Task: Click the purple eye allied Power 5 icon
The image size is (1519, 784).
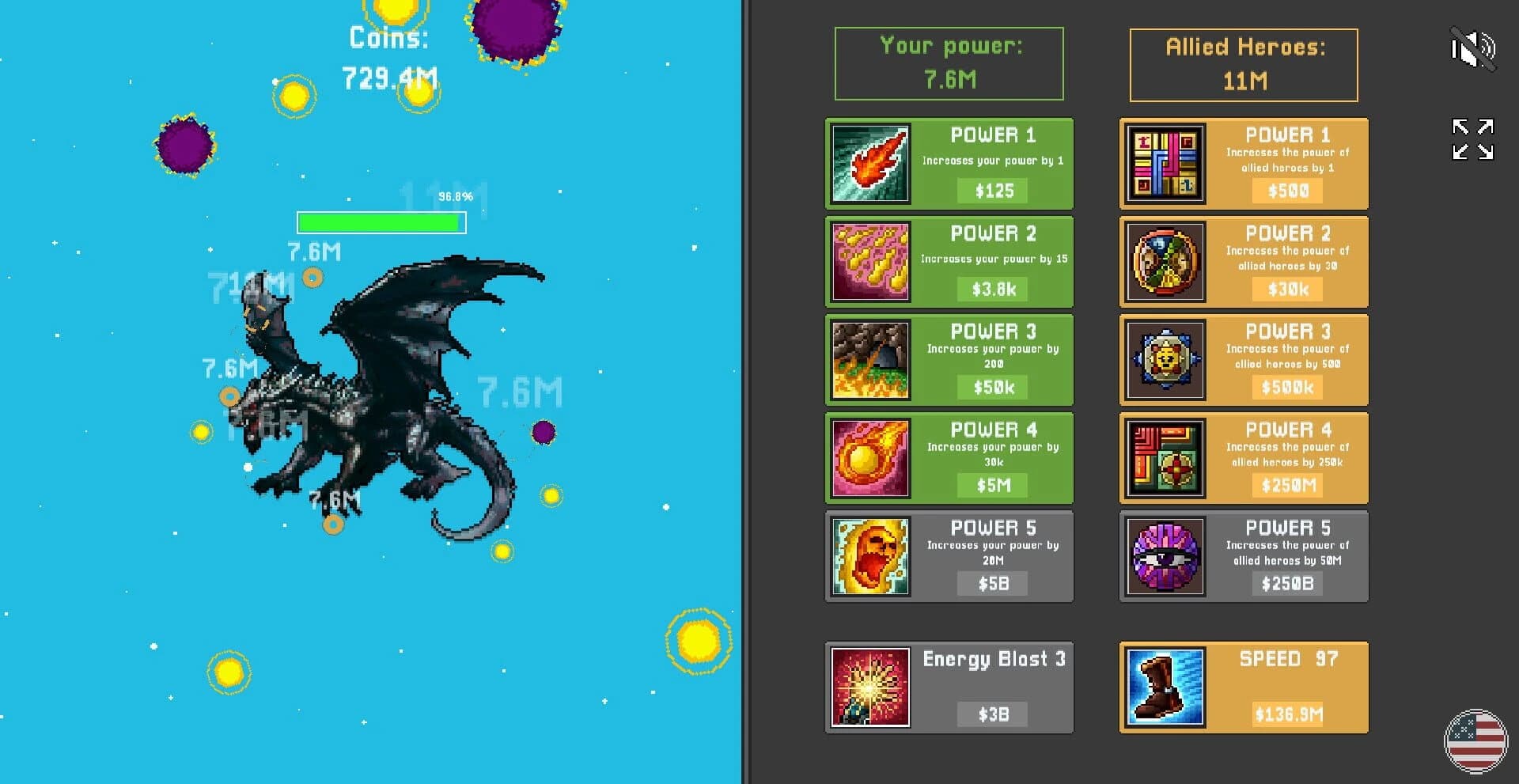Action: (x=1163, y=556)
